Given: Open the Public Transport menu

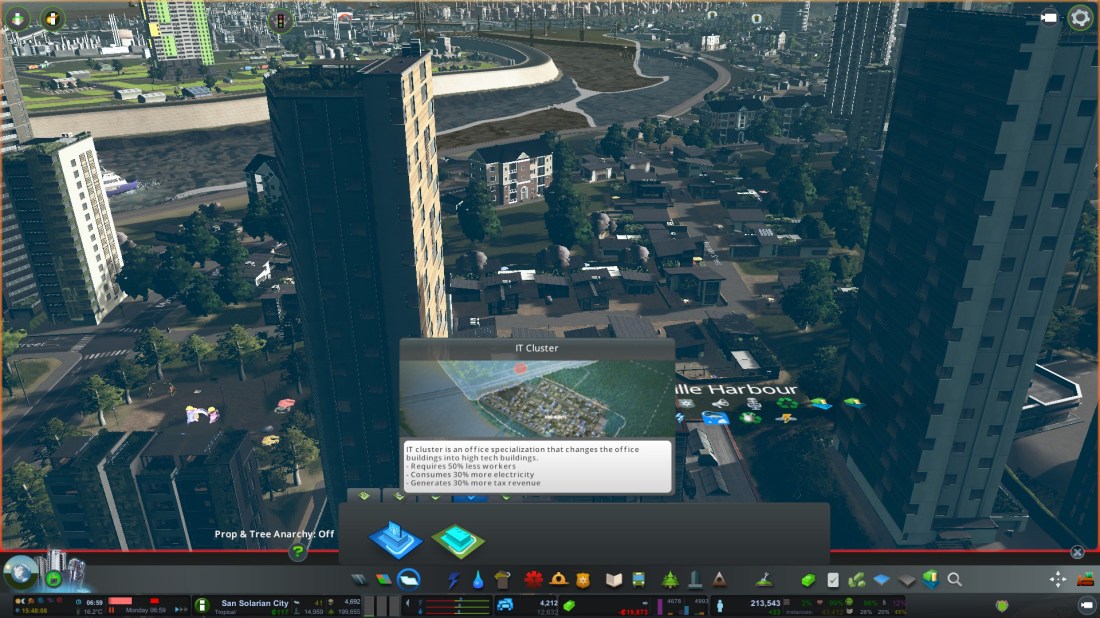Looking at the screenshot, I should point(640,580).
